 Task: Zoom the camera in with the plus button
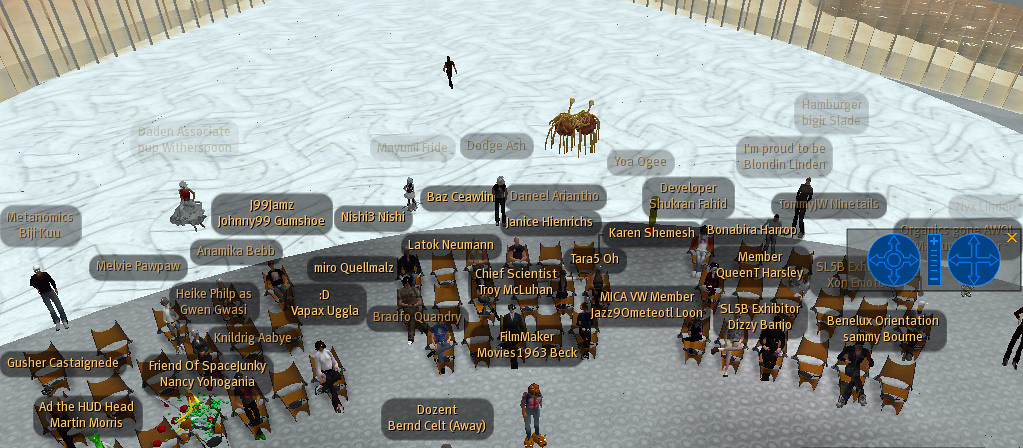(x=934, y=241)
